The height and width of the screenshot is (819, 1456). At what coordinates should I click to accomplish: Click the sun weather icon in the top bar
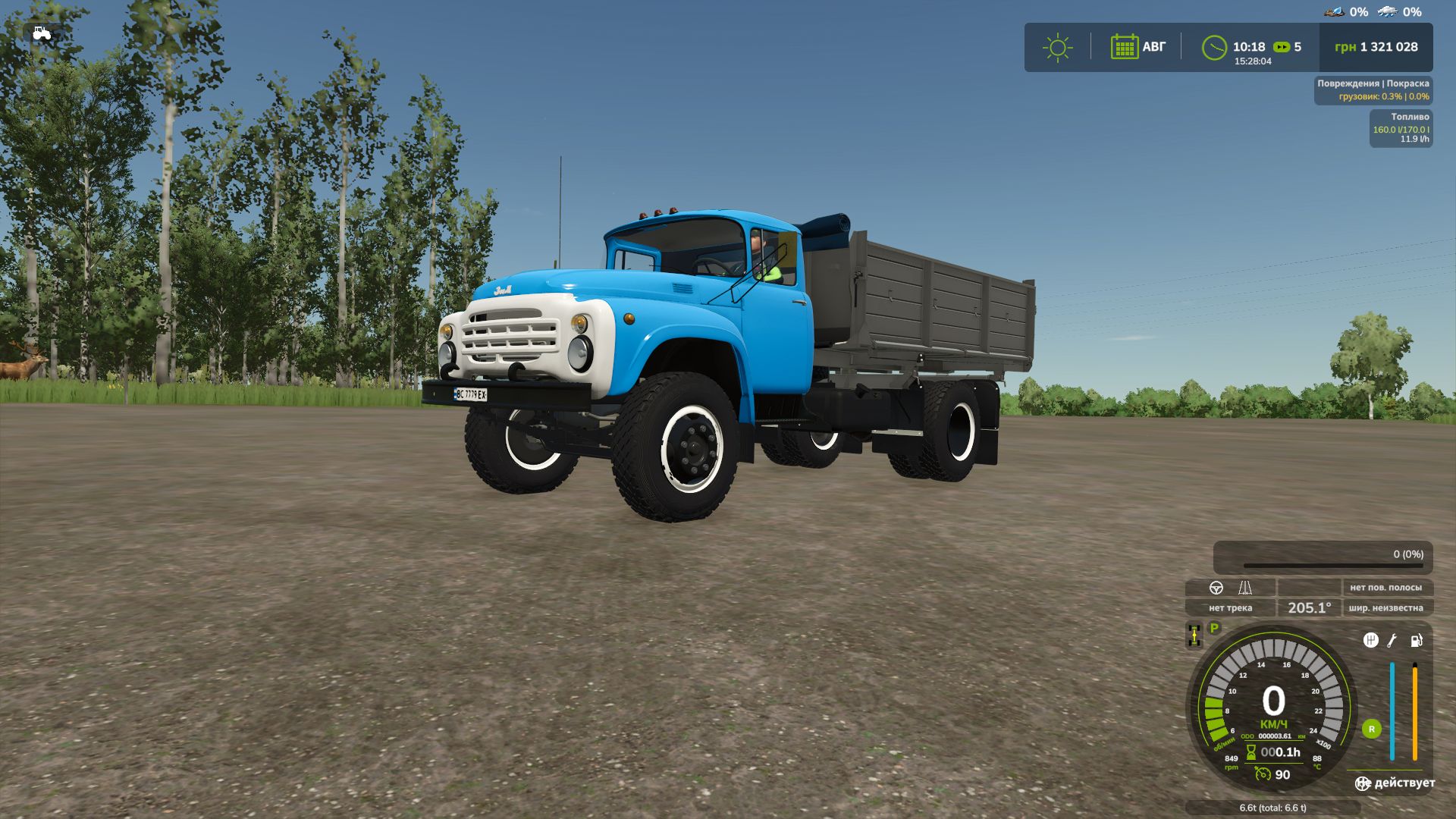pyautogui.click(x=1058, y=47)
